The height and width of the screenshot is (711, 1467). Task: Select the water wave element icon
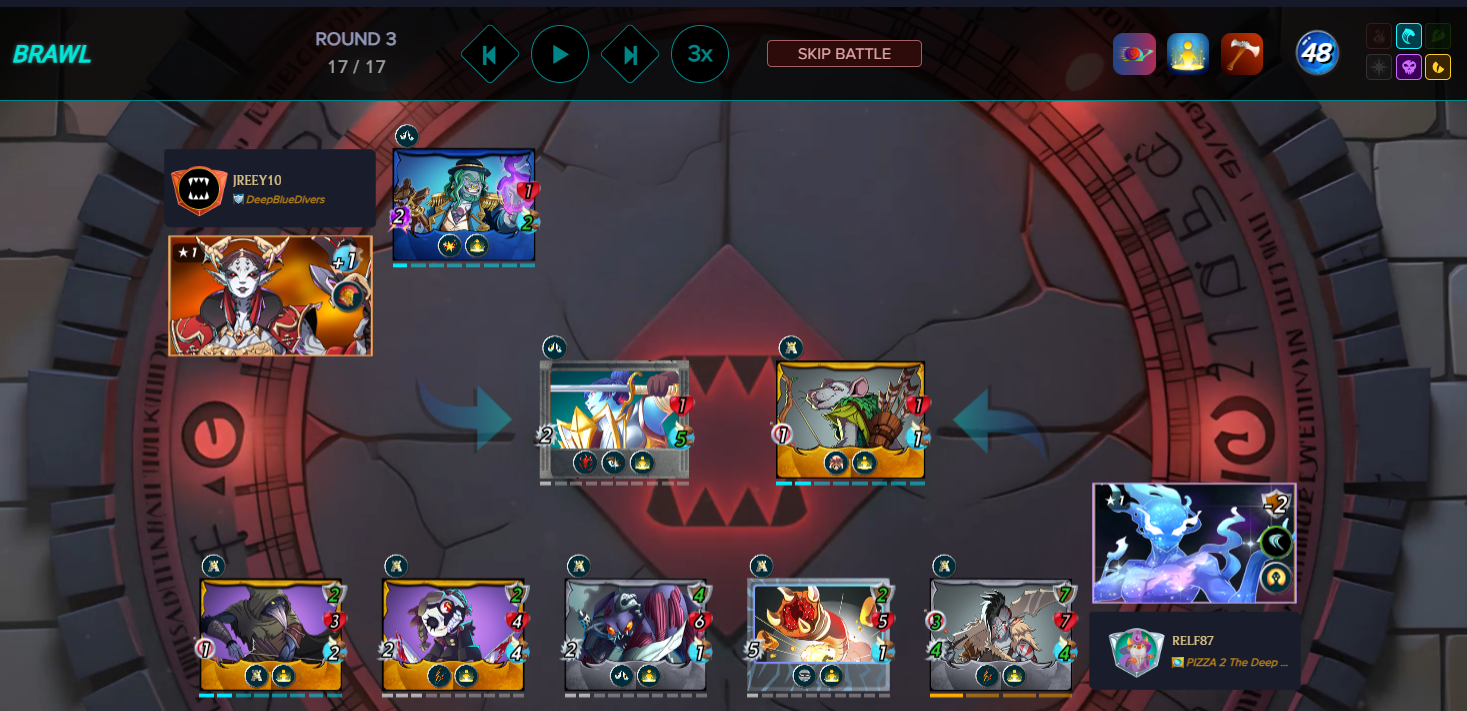[x=1409, y=37]
